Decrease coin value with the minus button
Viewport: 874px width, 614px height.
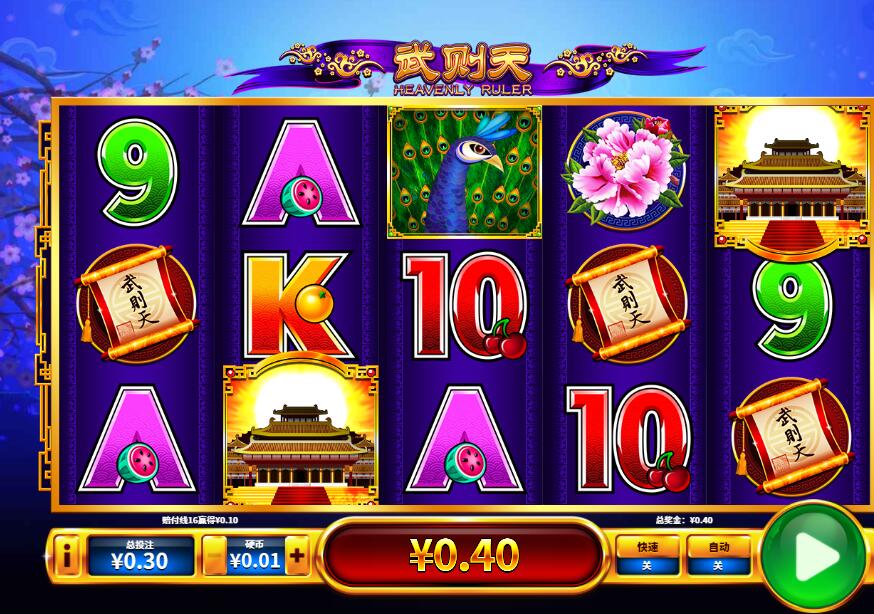(x=216, y=554)
